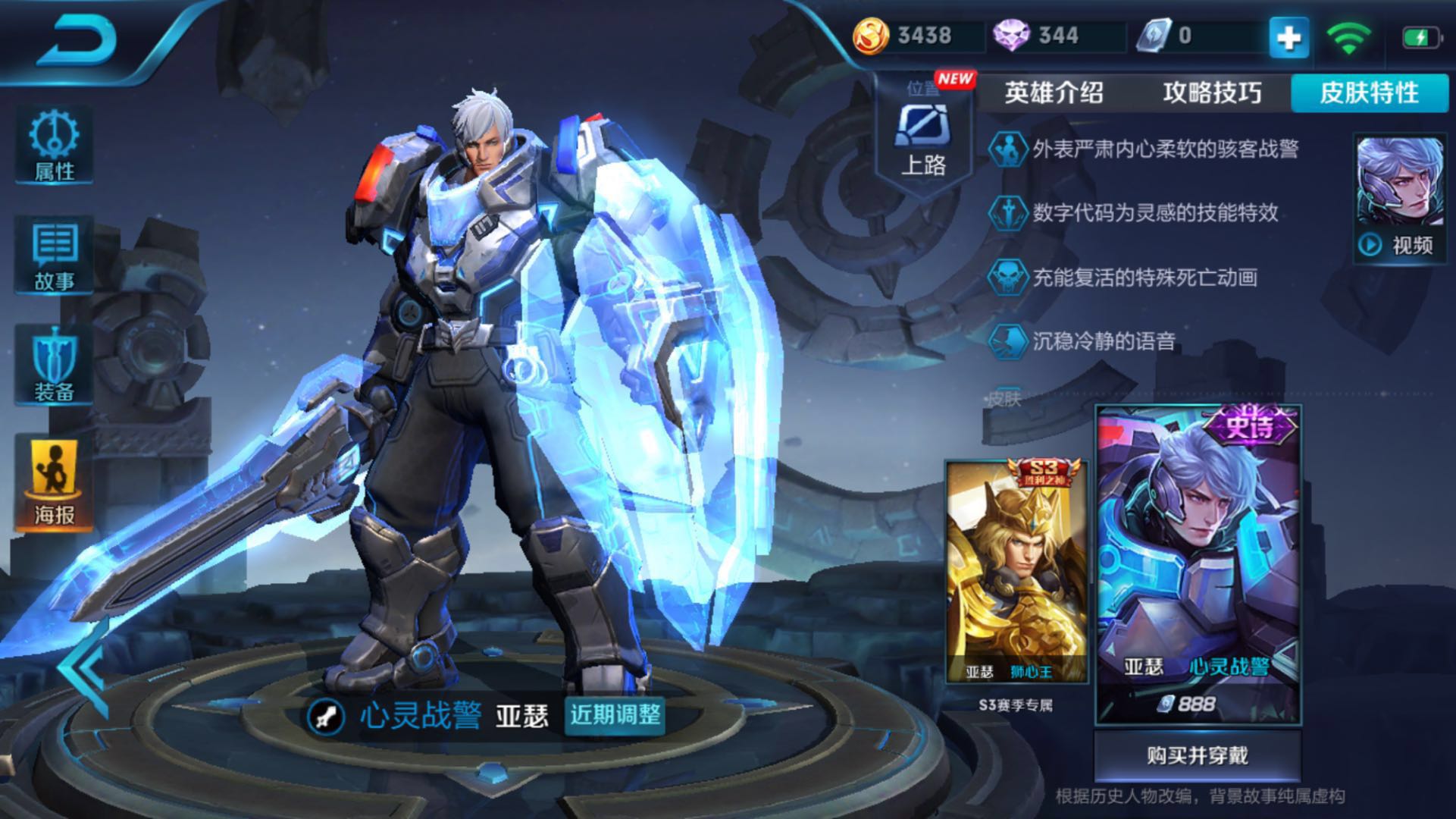Select the 海报 poster view
The width and height of the screenshot is (1456, 819).
[x=54, y=482]
